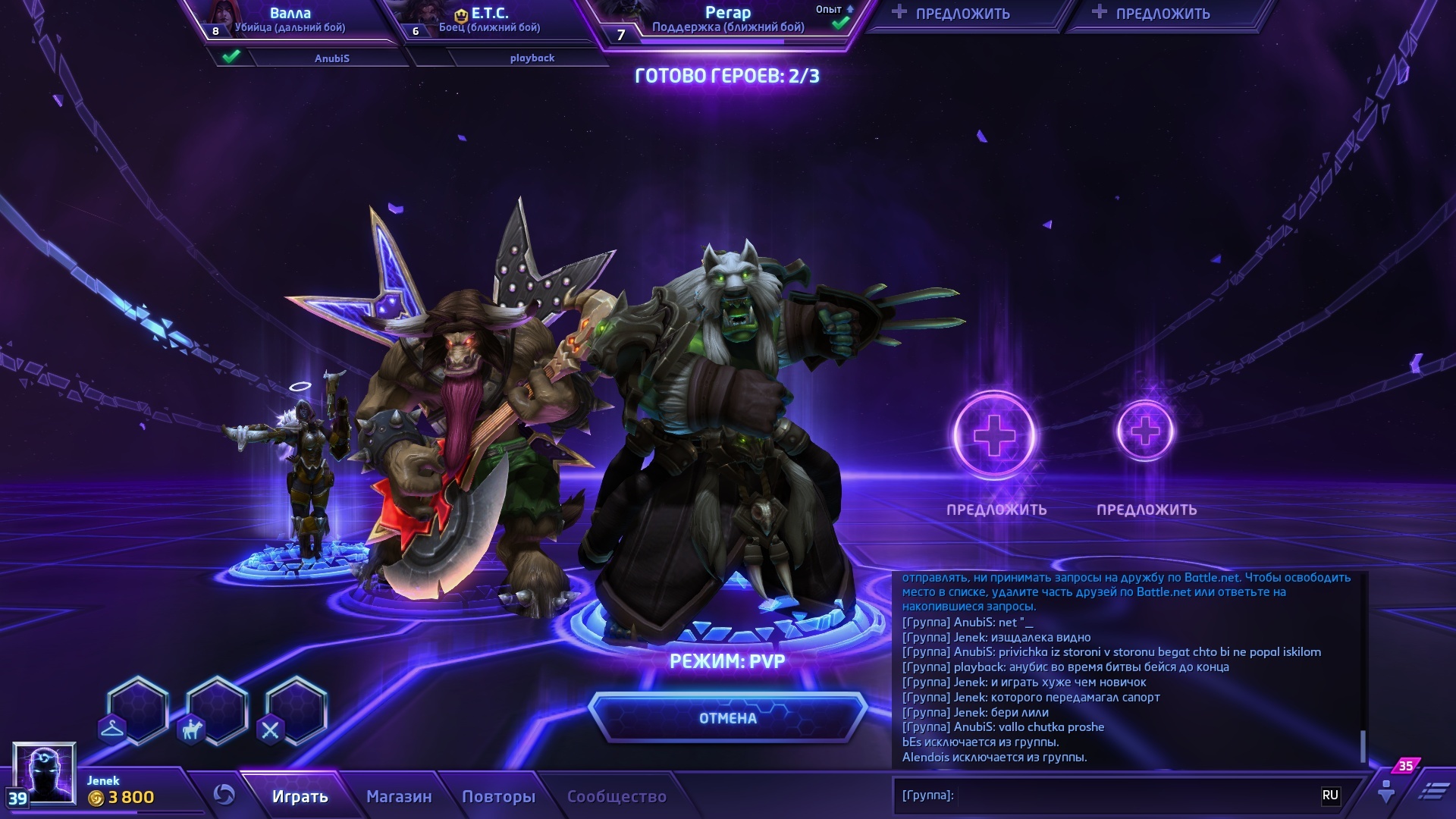
Task: Cancel the matchmaking with Отмена button
Action: coord(727,717)
